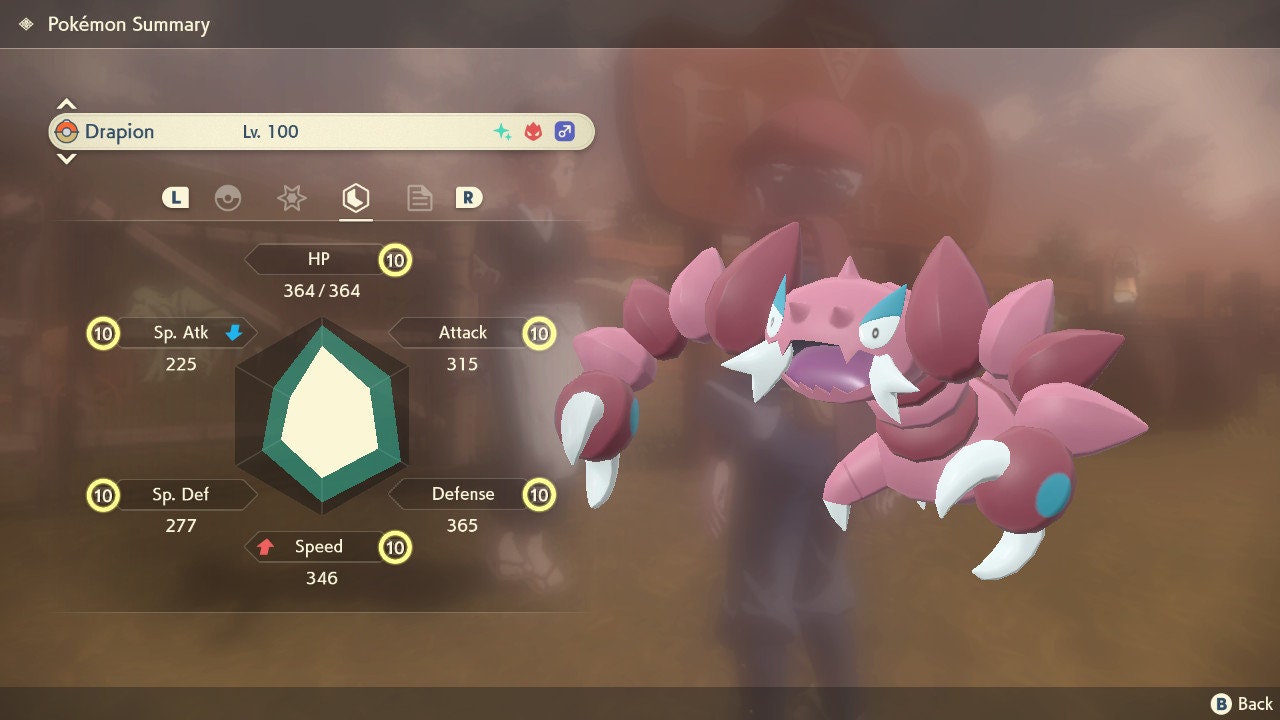Viewport: 1280px width, 720px height.
Task: Switch to the star moves tab
Action: tap(291, 198)
